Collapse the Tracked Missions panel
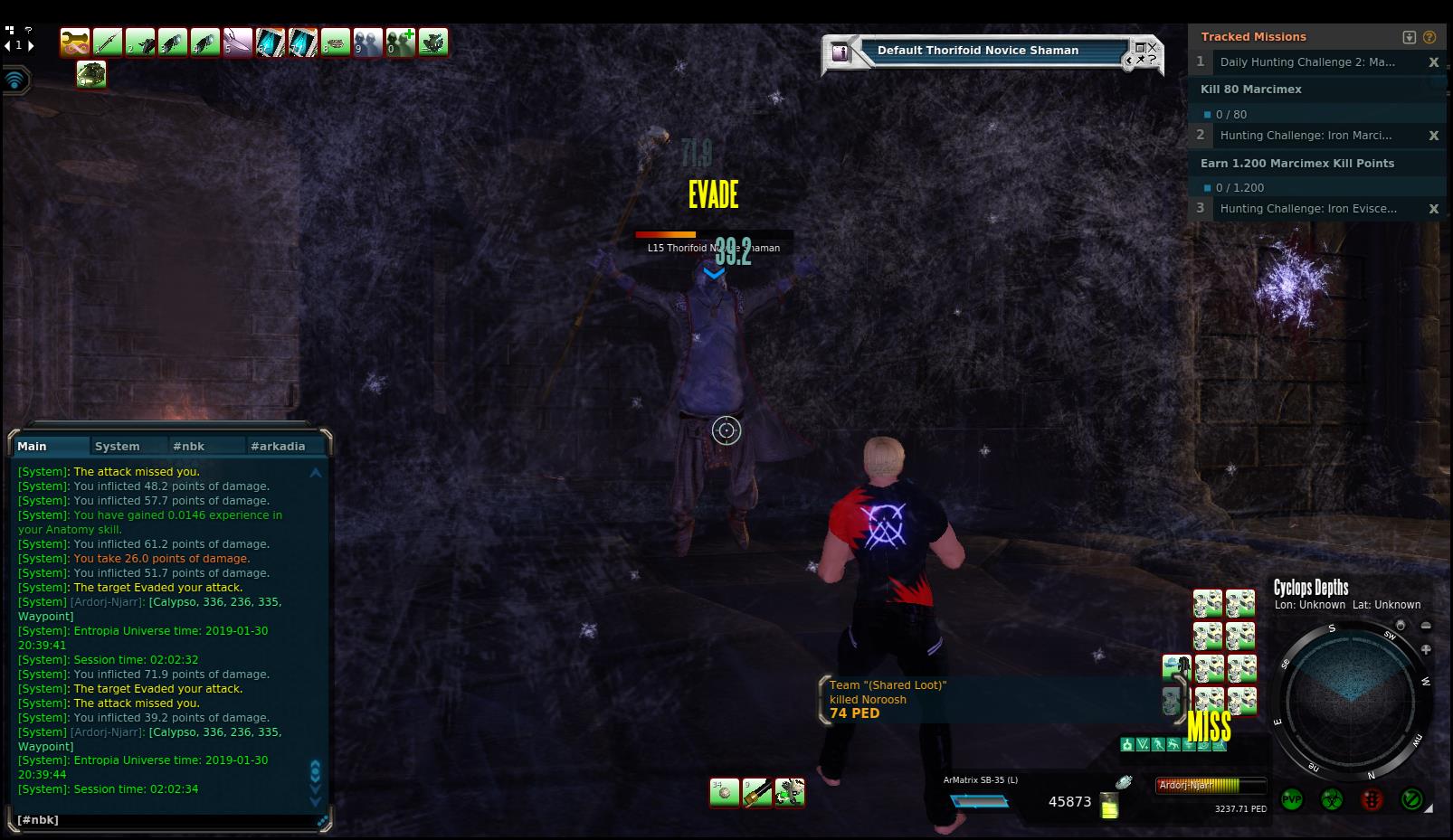The width and height of the screenshot is (1453, 840). 1409,37
